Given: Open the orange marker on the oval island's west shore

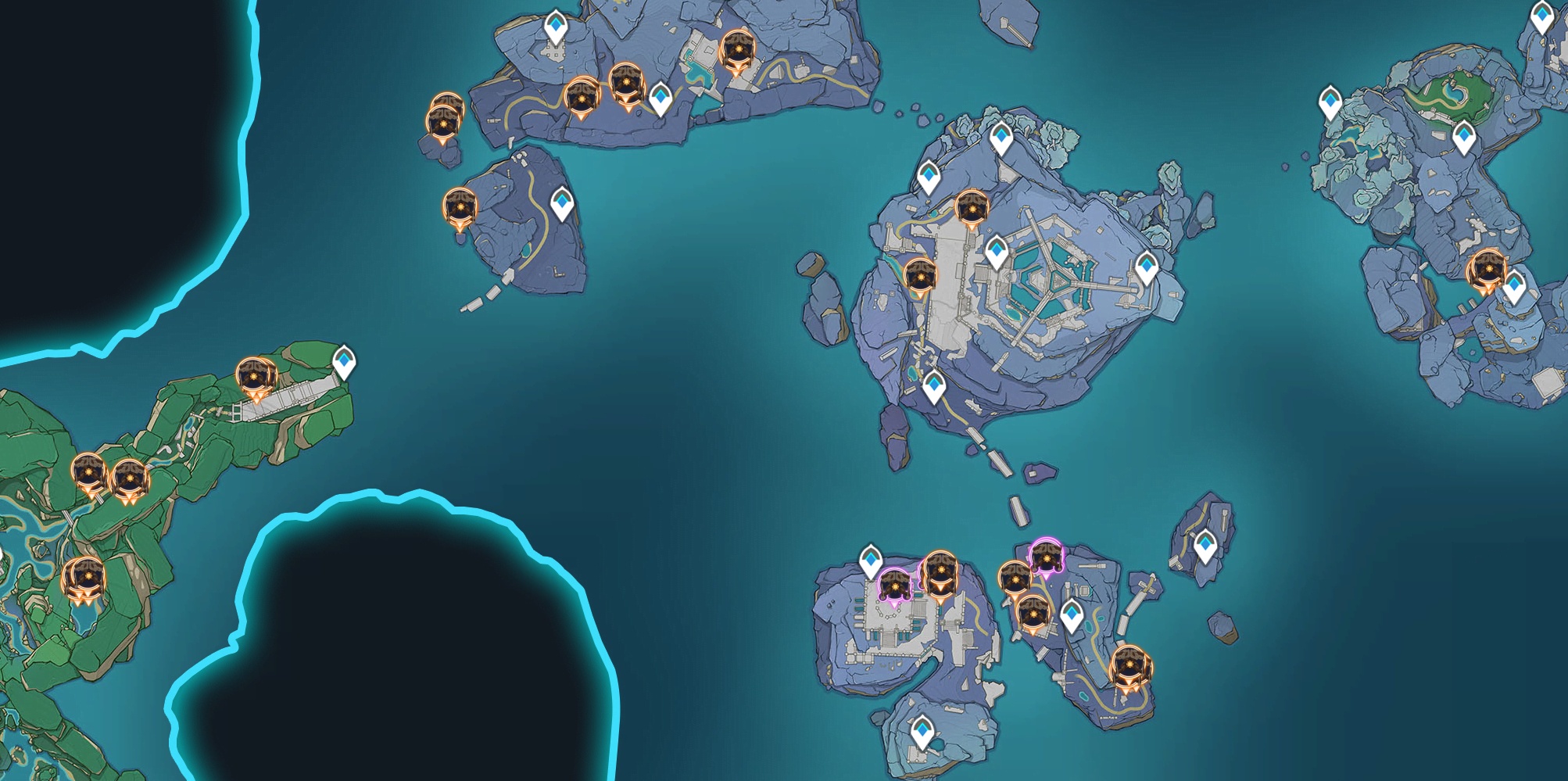Looking at the screenshot, I should [x=459, y=208].
